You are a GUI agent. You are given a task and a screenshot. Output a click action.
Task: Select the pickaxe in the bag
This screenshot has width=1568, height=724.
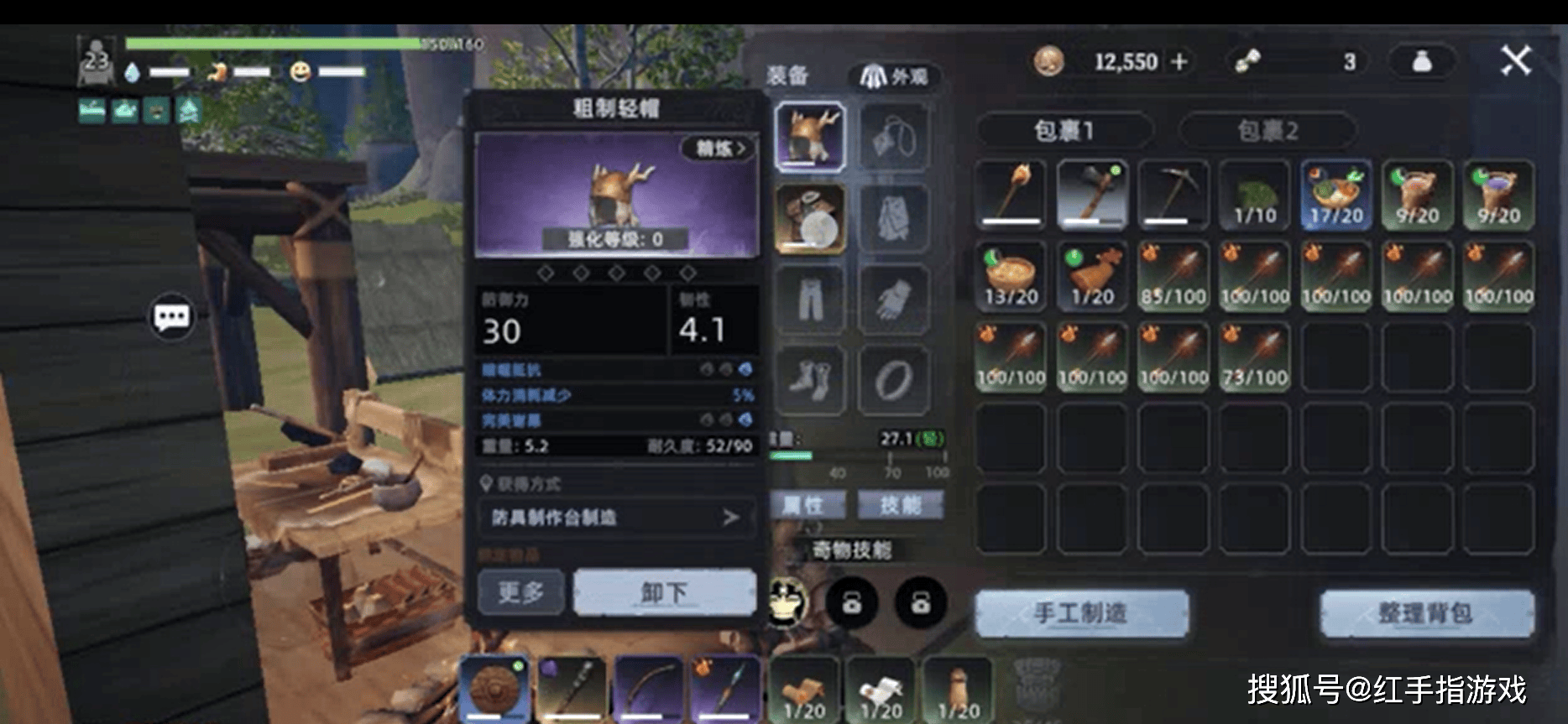click(1173, 195)
